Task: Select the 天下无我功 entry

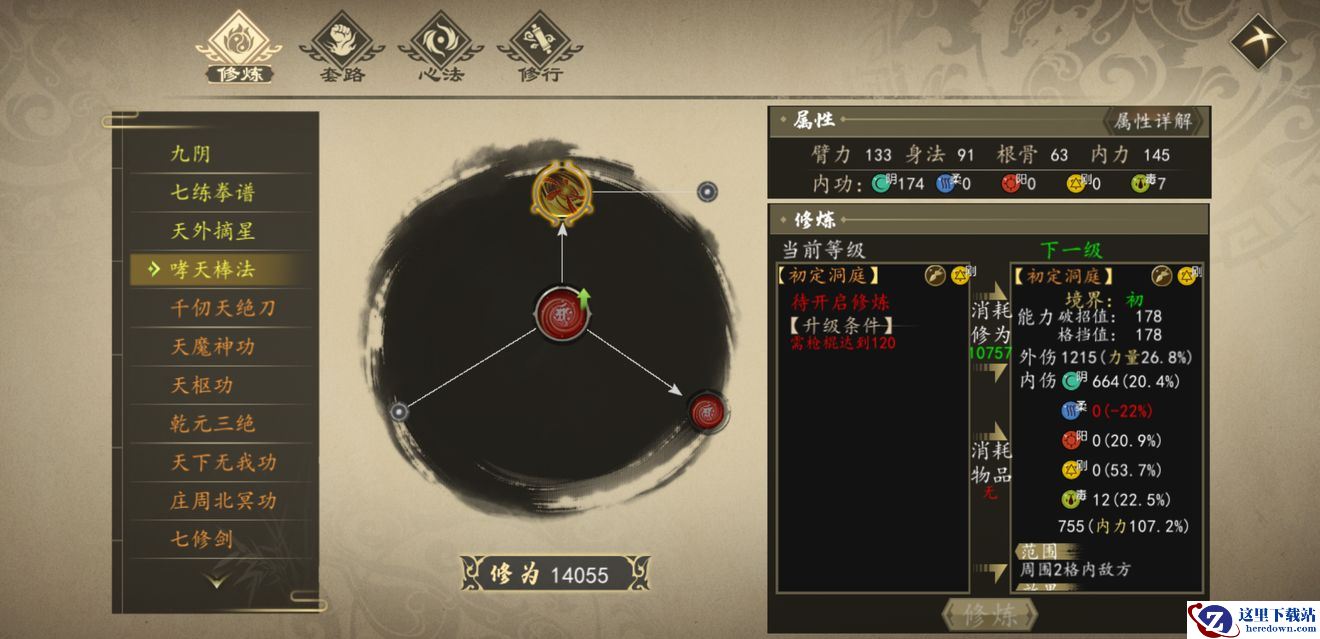Action: (222, 462)
